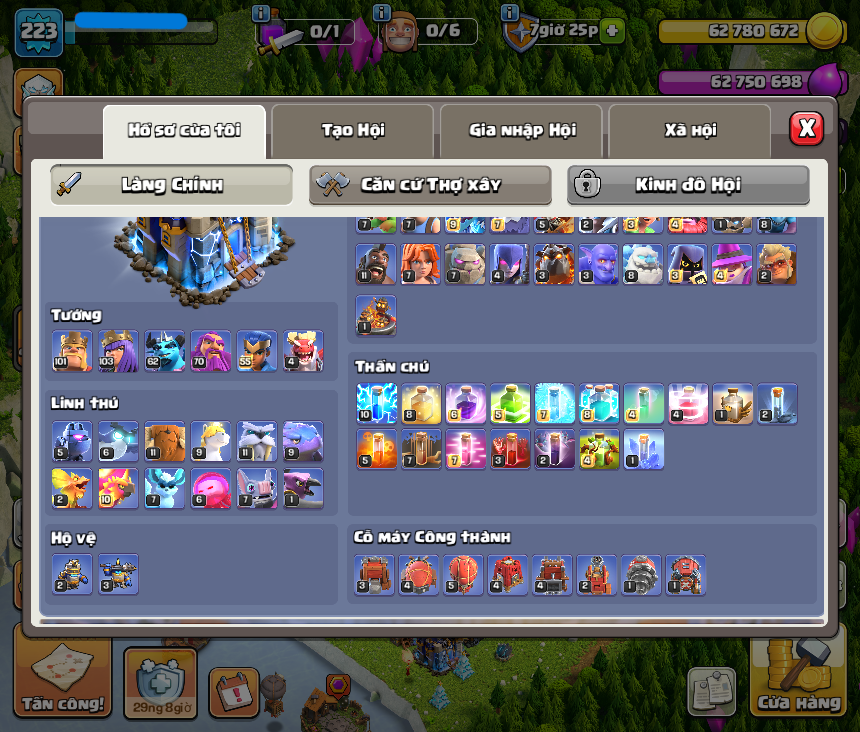This screenshot has height=732, width=860.
Task: Select the Barbarian King hero icon
Action: click(72, 351)
